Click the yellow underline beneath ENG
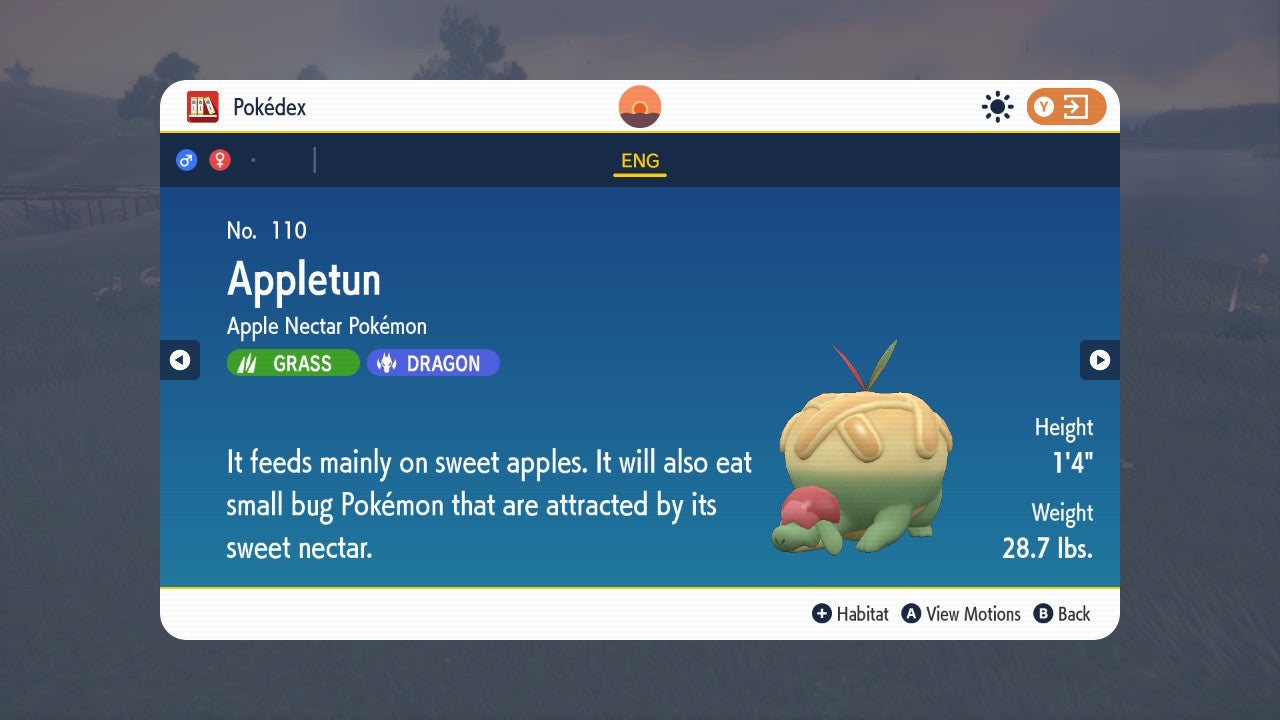1280x720 pixels. [x=639, y=174]
